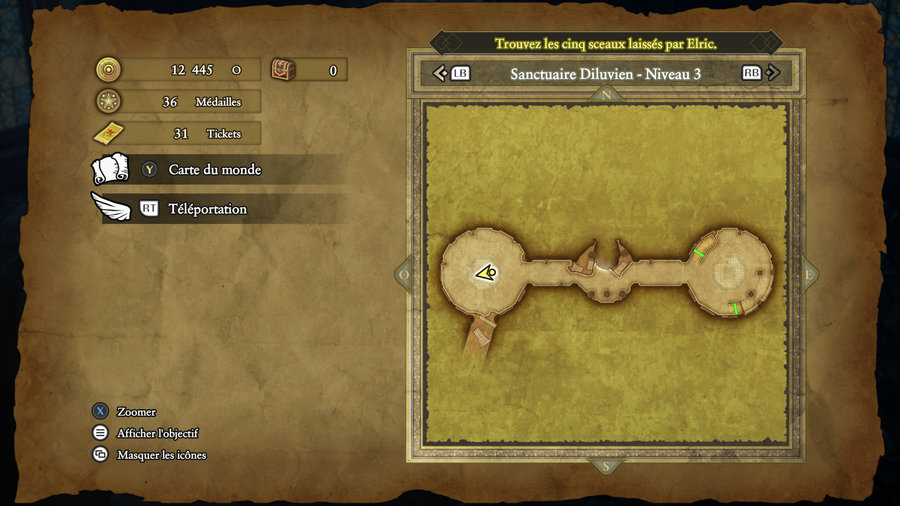Open the Carte du monde entry
Image resolution: width=900 pixels, height=506 pixels.
214,170
